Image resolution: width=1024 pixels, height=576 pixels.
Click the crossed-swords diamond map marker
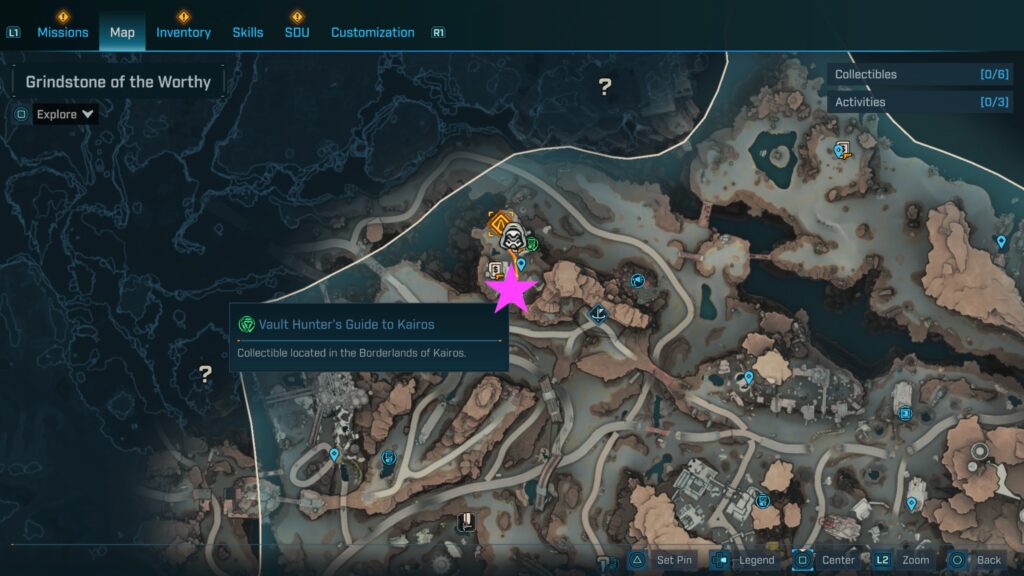599,314
